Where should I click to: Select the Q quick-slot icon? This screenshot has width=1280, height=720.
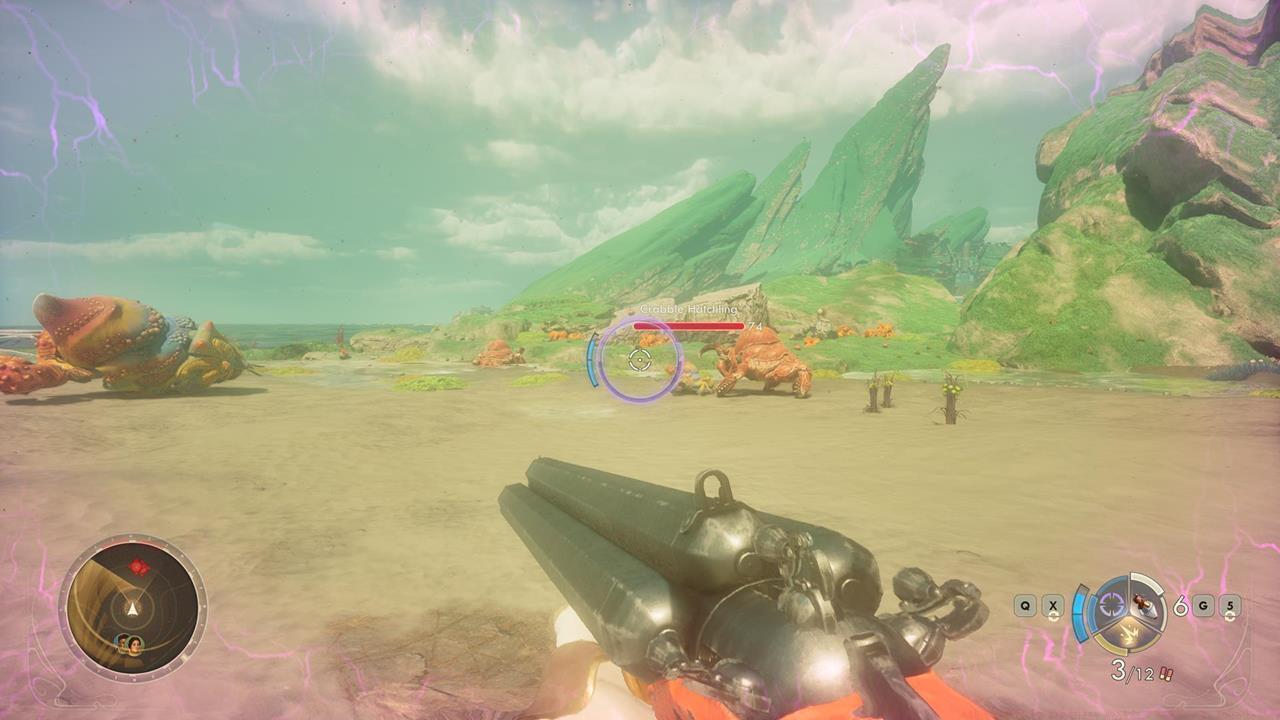pos(1025,605)
